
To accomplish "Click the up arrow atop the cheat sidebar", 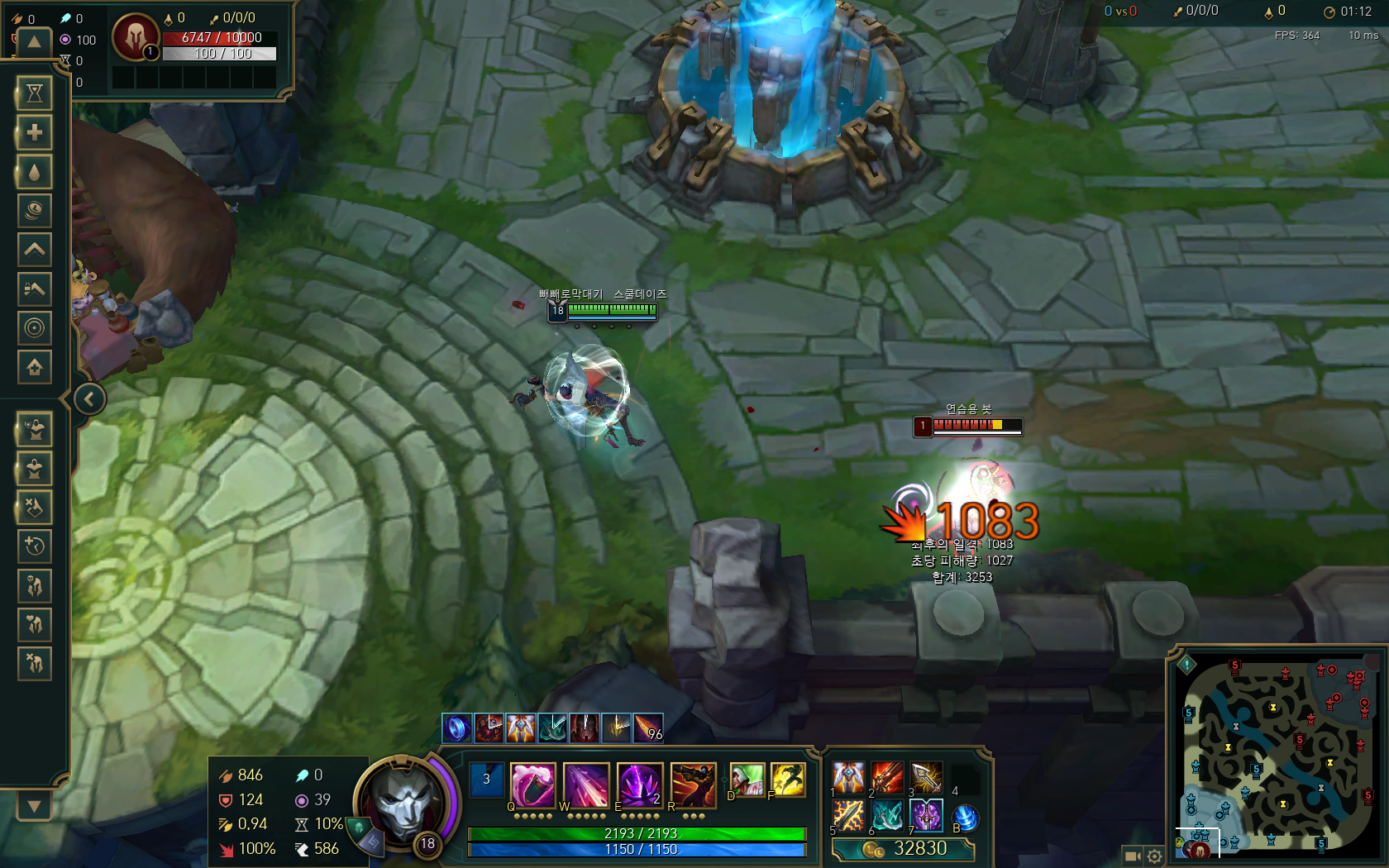I will [34, 42].
